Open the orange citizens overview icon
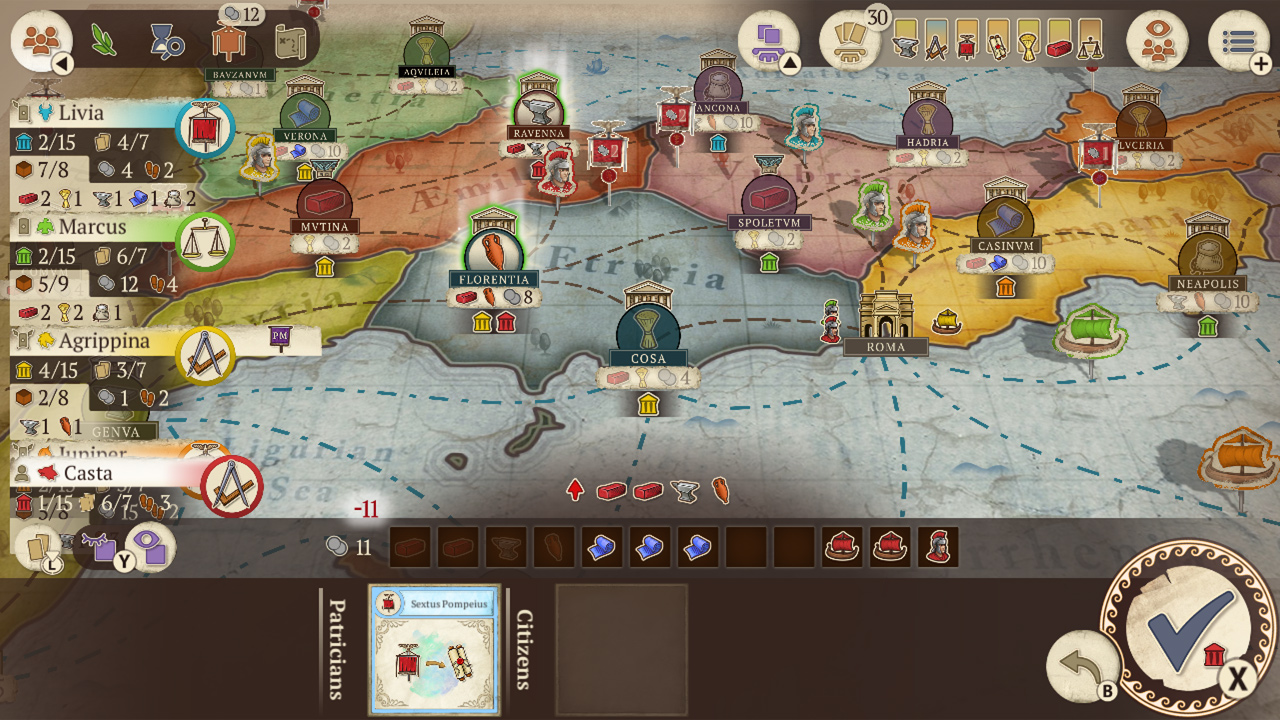The image size is (1280, 720). pyautogui.click(x=1160, y=42)
